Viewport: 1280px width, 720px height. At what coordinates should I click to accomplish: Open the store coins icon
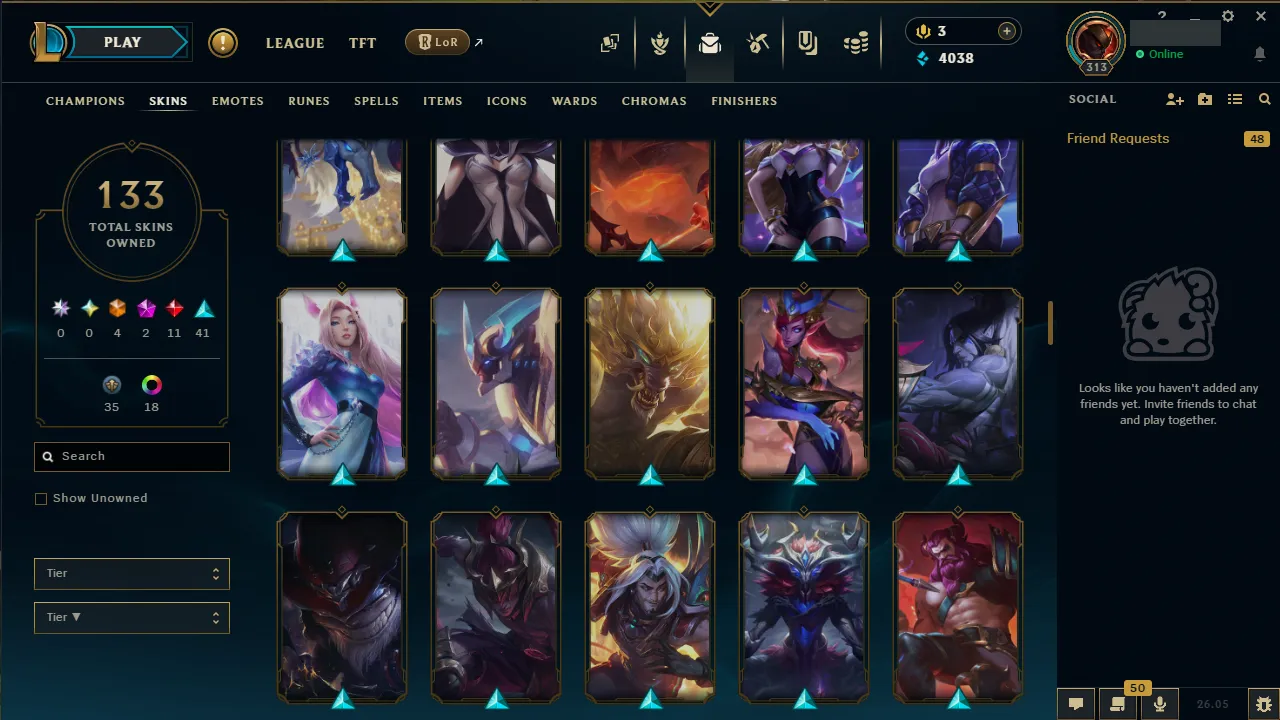[x=856, y=43]
